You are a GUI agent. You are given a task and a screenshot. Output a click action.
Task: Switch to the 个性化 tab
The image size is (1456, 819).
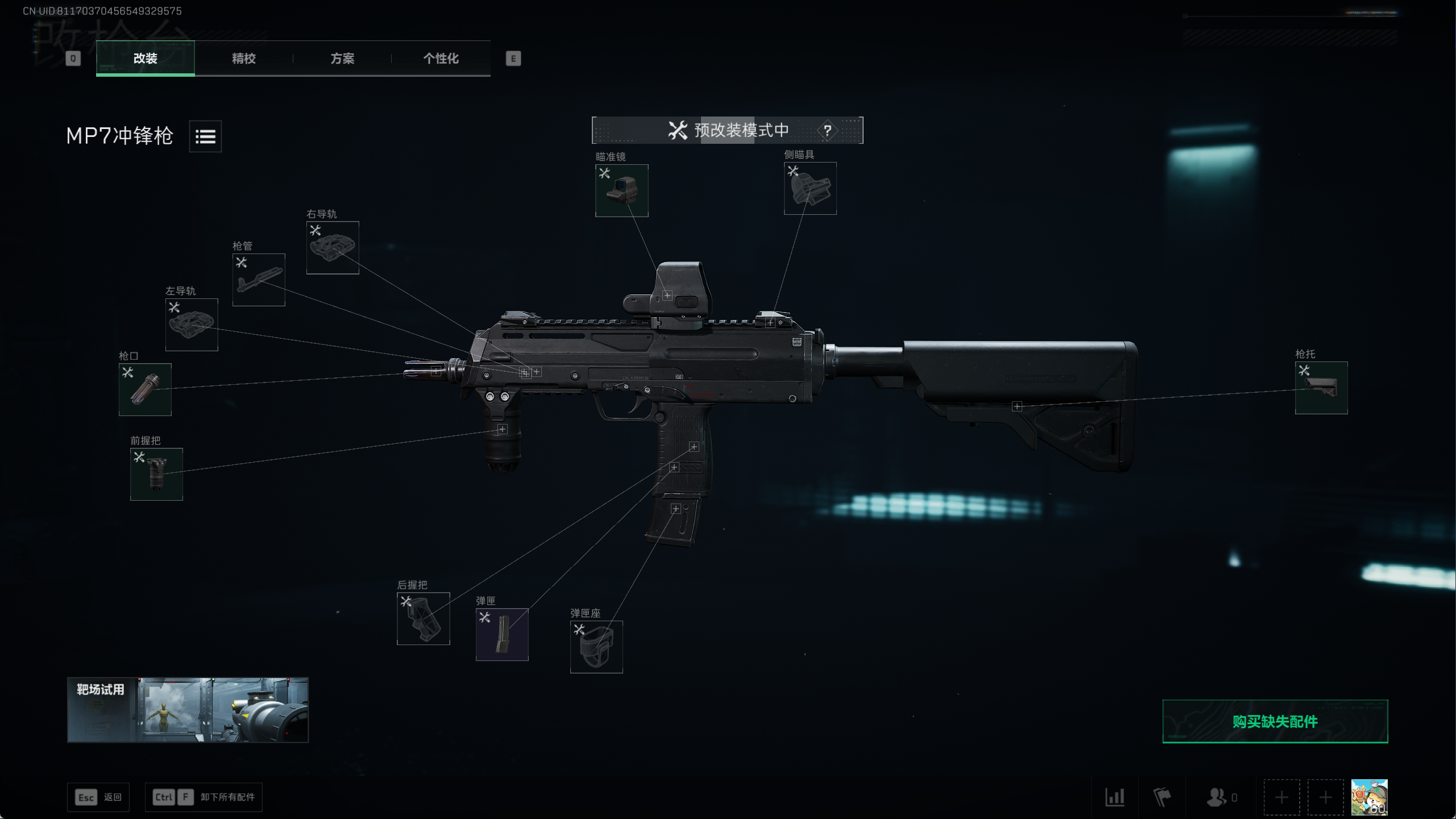pos(441,58)
